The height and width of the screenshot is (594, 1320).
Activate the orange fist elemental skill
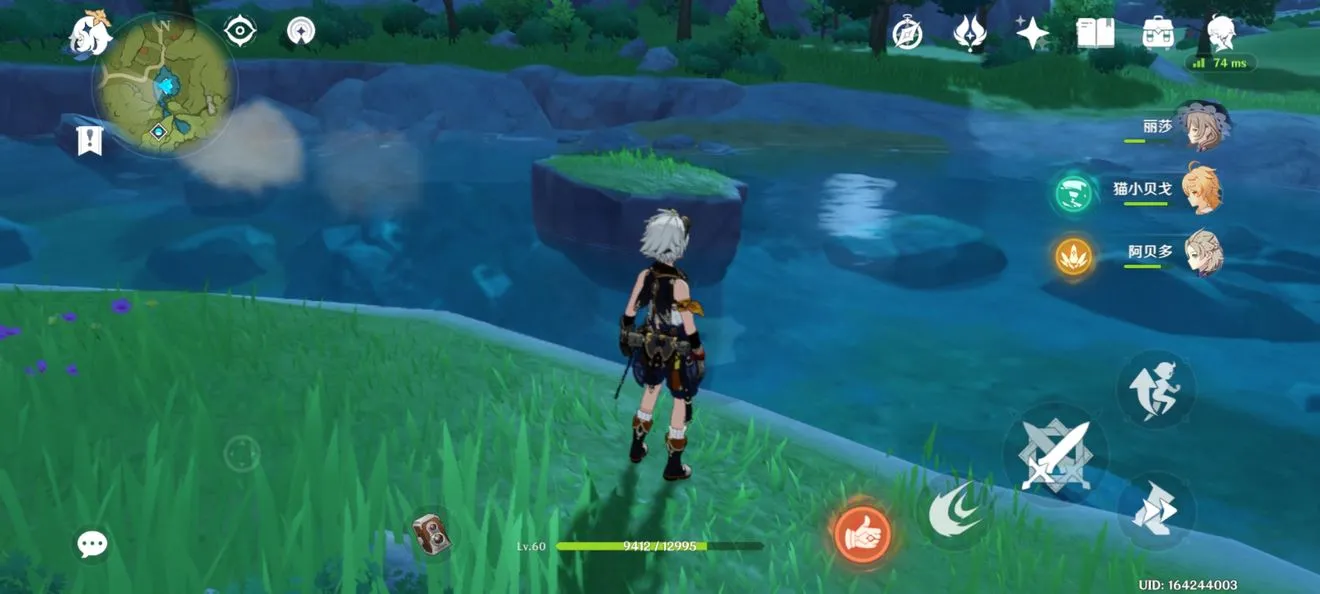tap(862, 532)
